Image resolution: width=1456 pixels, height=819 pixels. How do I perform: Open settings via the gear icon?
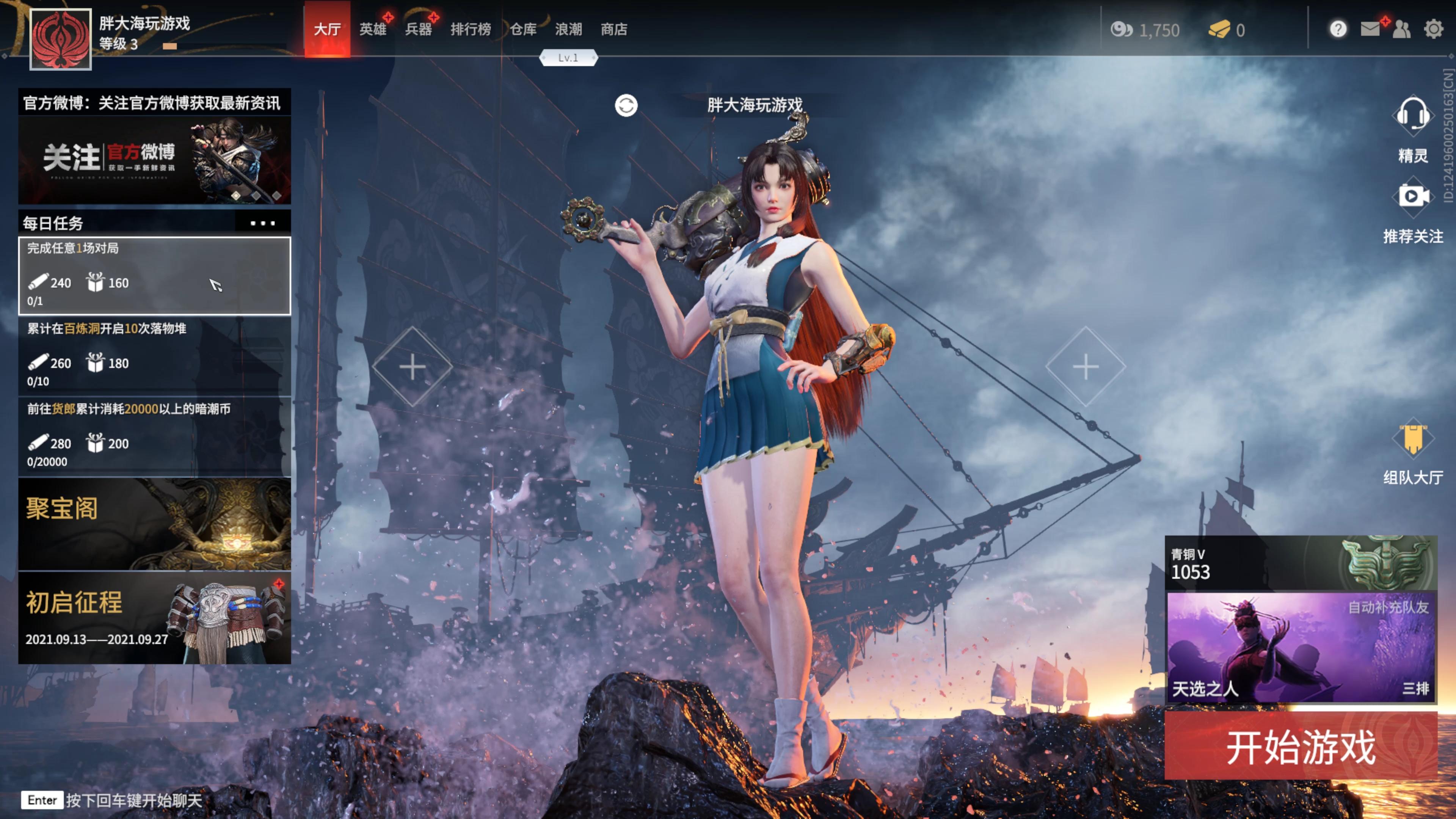pyautogui.click(x=1433, y=29)
